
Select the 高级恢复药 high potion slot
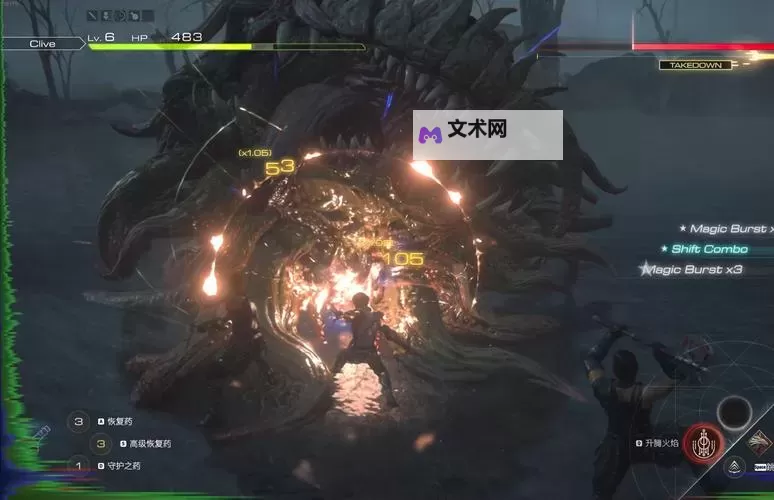(x=101, y=444)
